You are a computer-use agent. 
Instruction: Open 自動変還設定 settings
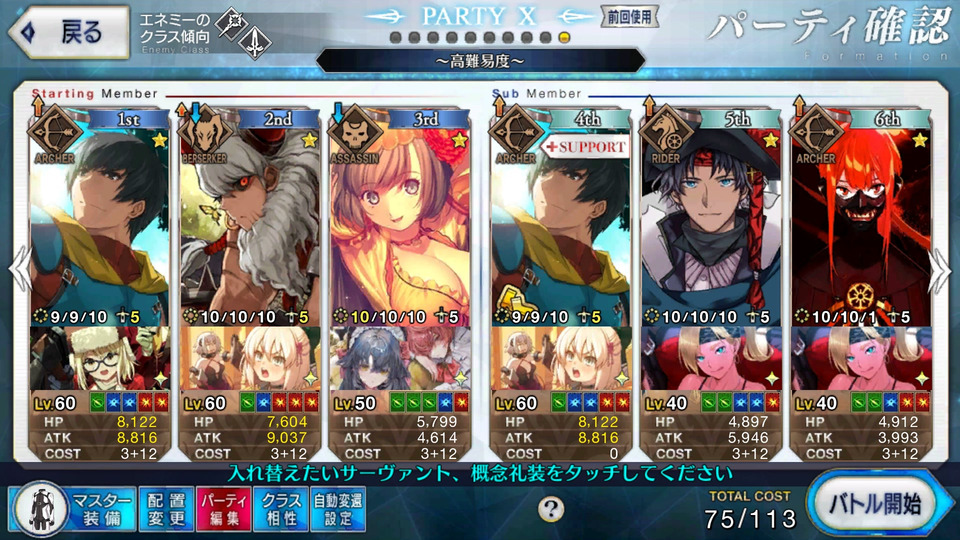pyautogui.click(x=338, y=509)
